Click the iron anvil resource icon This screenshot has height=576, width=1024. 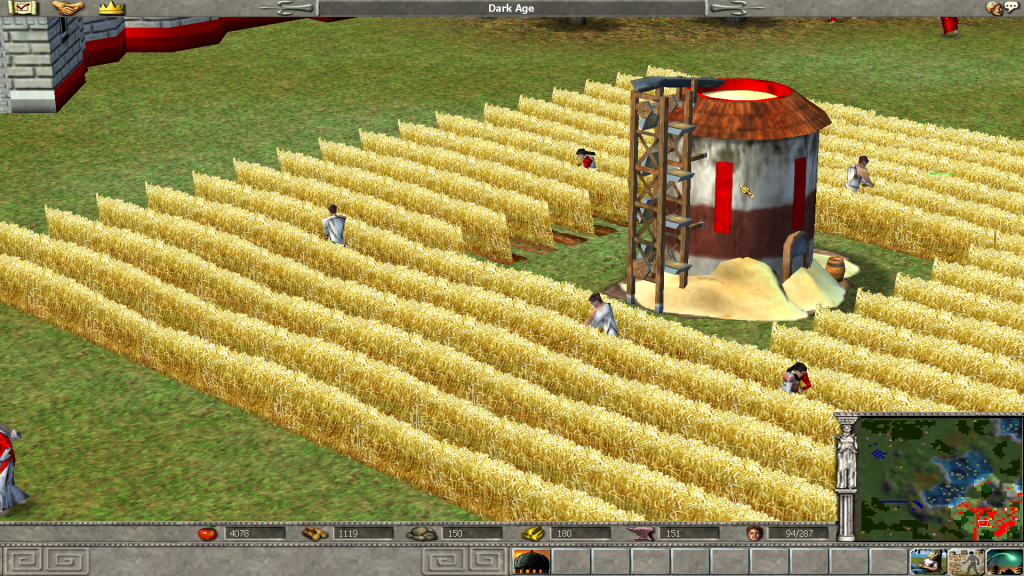[x=640, y=533]
